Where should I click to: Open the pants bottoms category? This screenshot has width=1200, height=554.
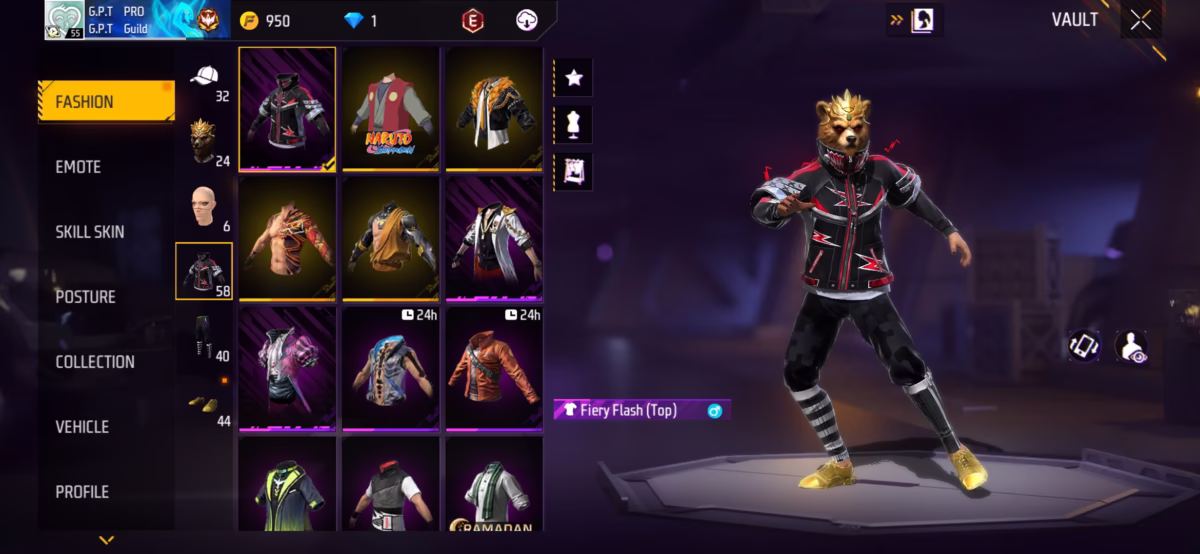click(x=205, y=337)
